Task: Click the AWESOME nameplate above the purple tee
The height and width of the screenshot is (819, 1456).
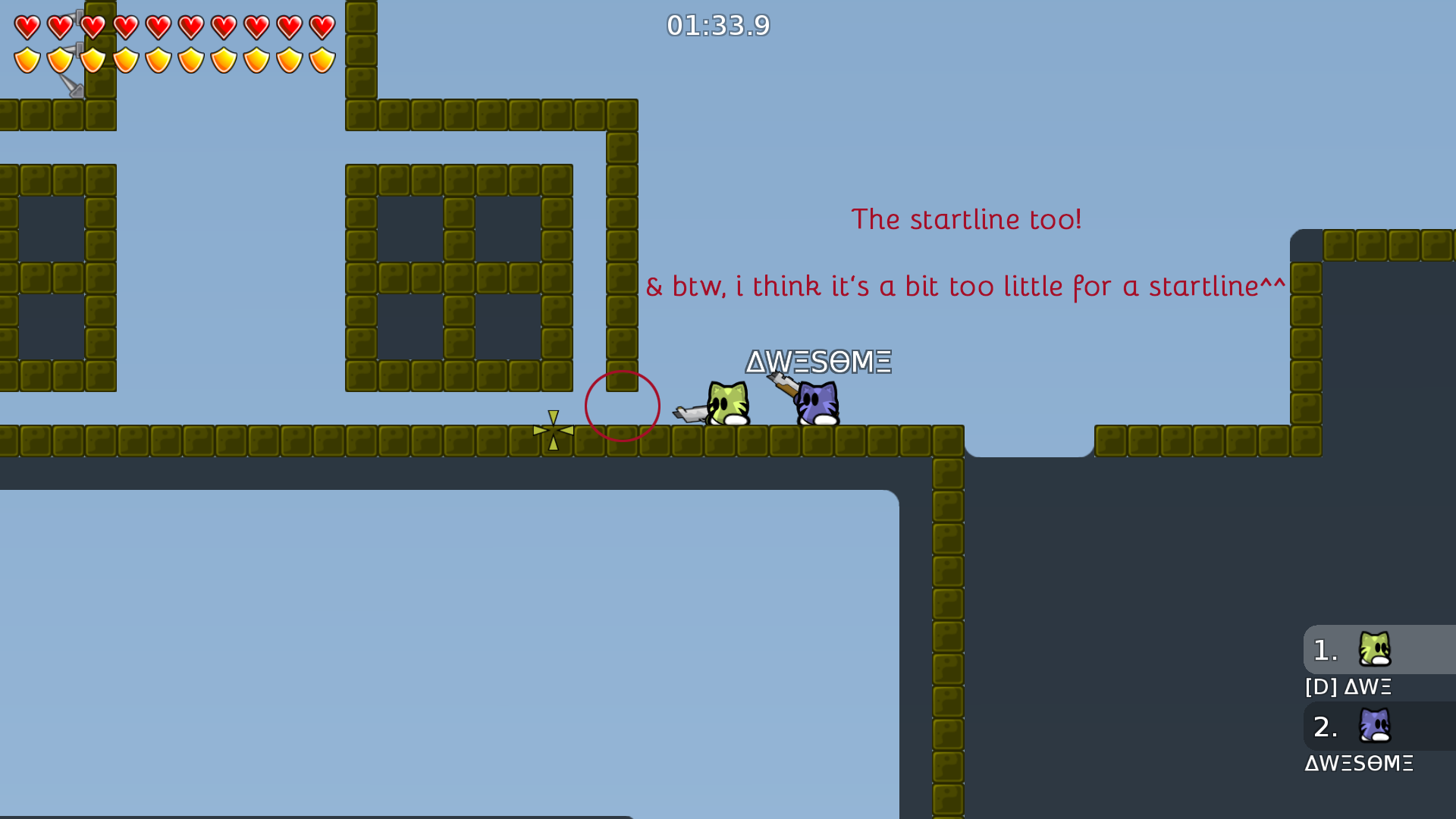Action: tap(817, 362)
